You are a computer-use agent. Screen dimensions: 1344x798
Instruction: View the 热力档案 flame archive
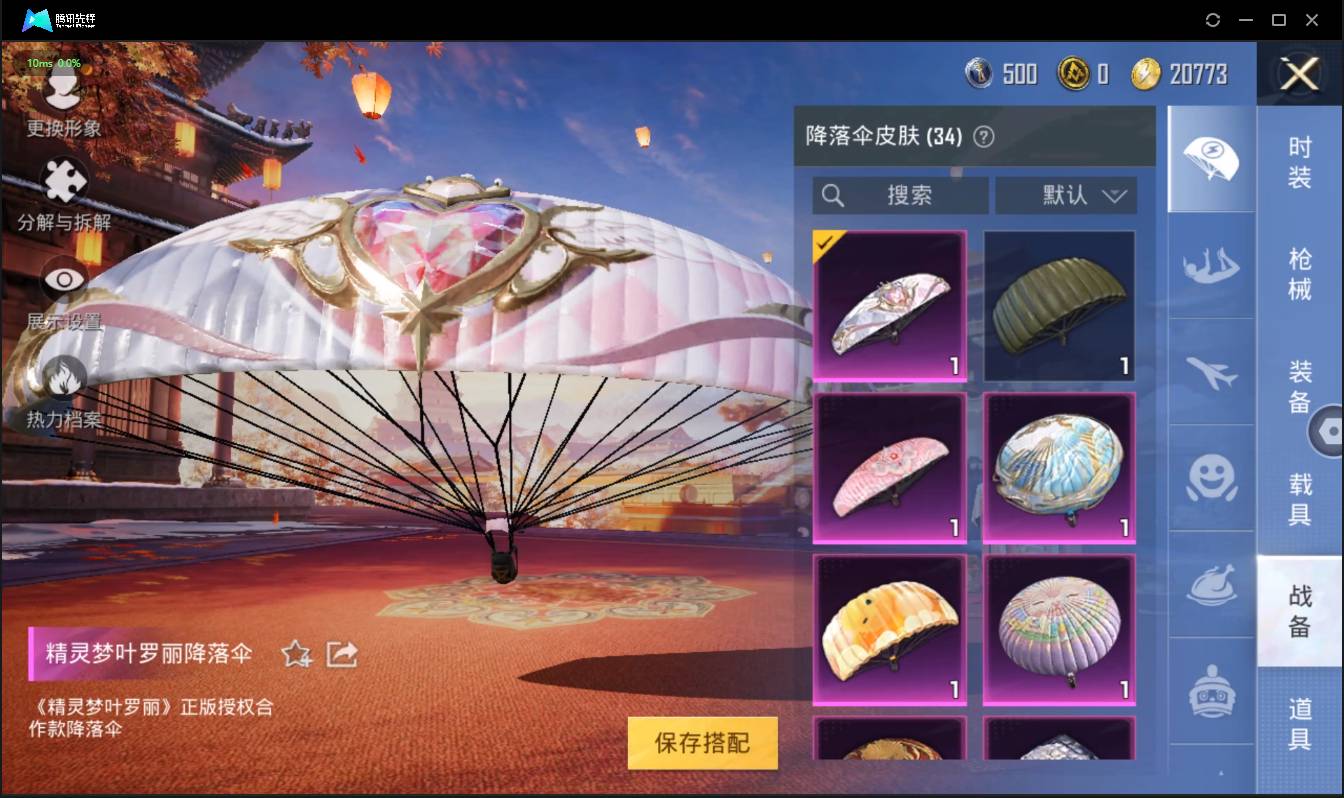pos(62,380)
